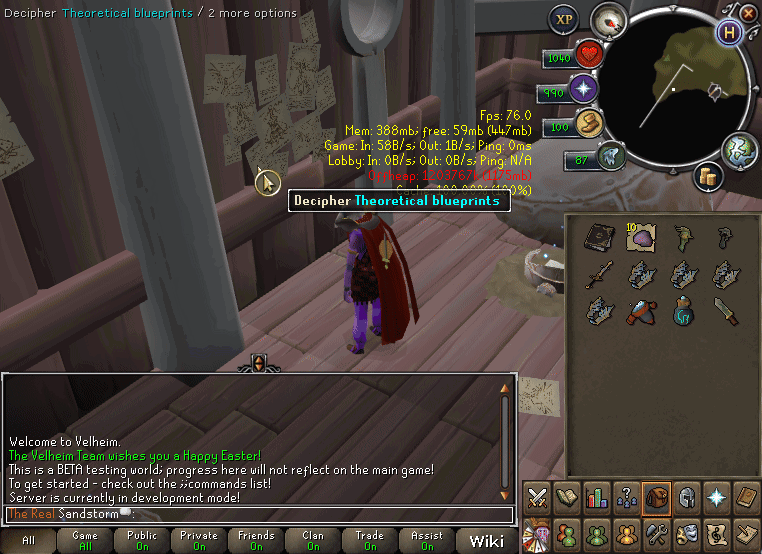Select the red crossbow inventory item
The width and height of the screenshot is (762, 554).
(641, 311)
